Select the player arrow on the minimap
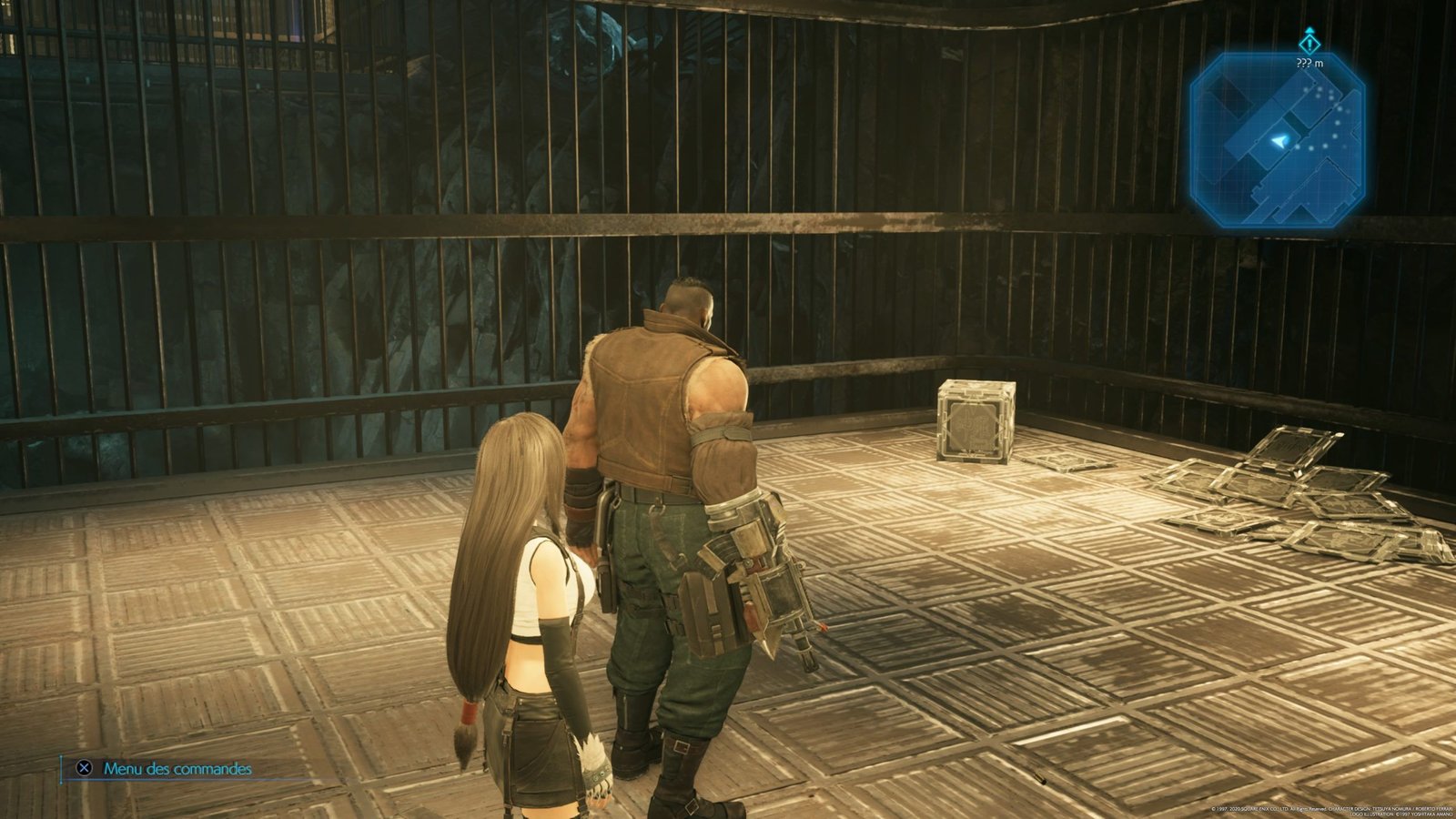The width and height of the screenshot is (1456, 819). coord(1280,141)
